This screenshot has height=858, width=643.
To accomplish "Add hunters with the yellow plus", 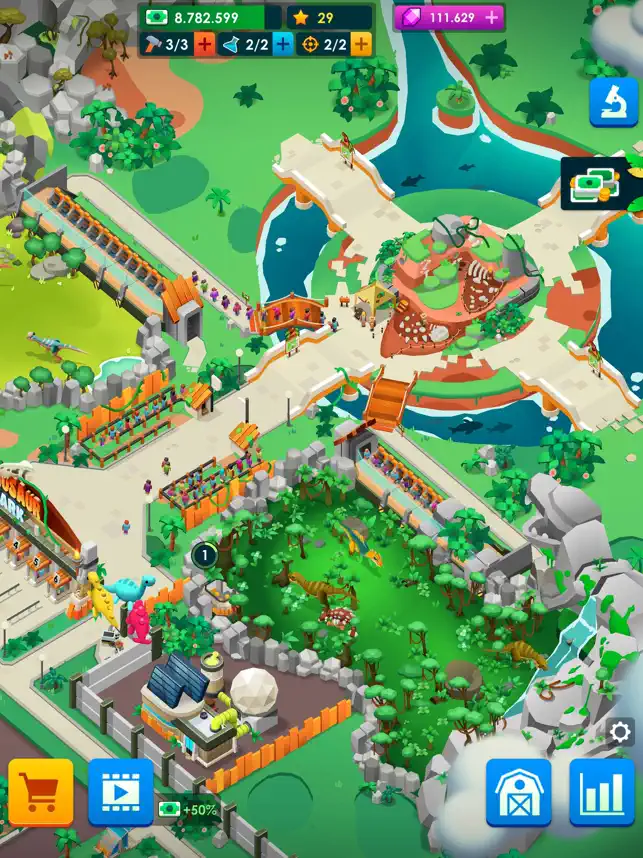I will click(360, 44).
